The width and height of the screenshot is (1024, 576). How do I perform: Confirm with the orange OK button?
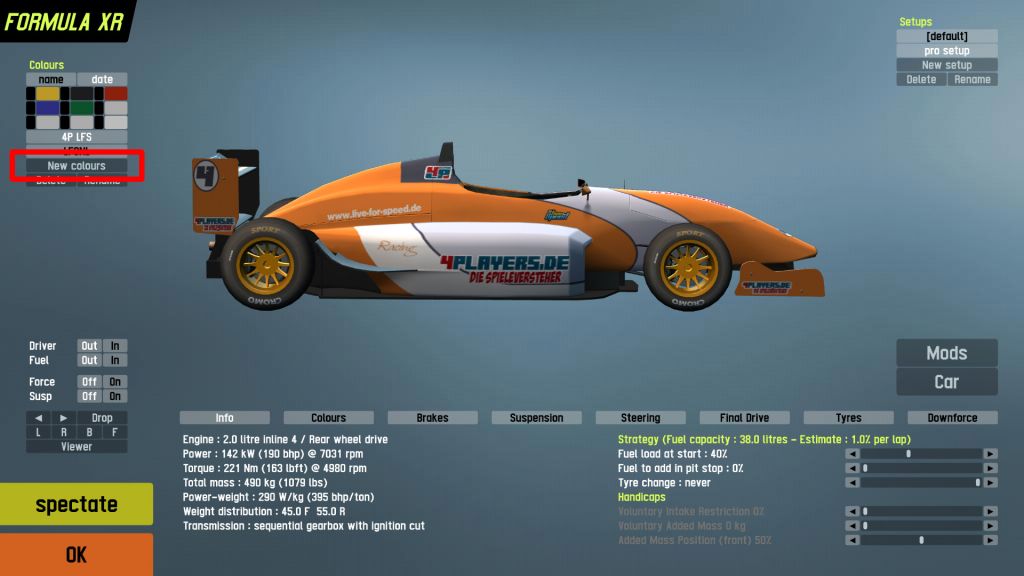click(x=76, y=555)
